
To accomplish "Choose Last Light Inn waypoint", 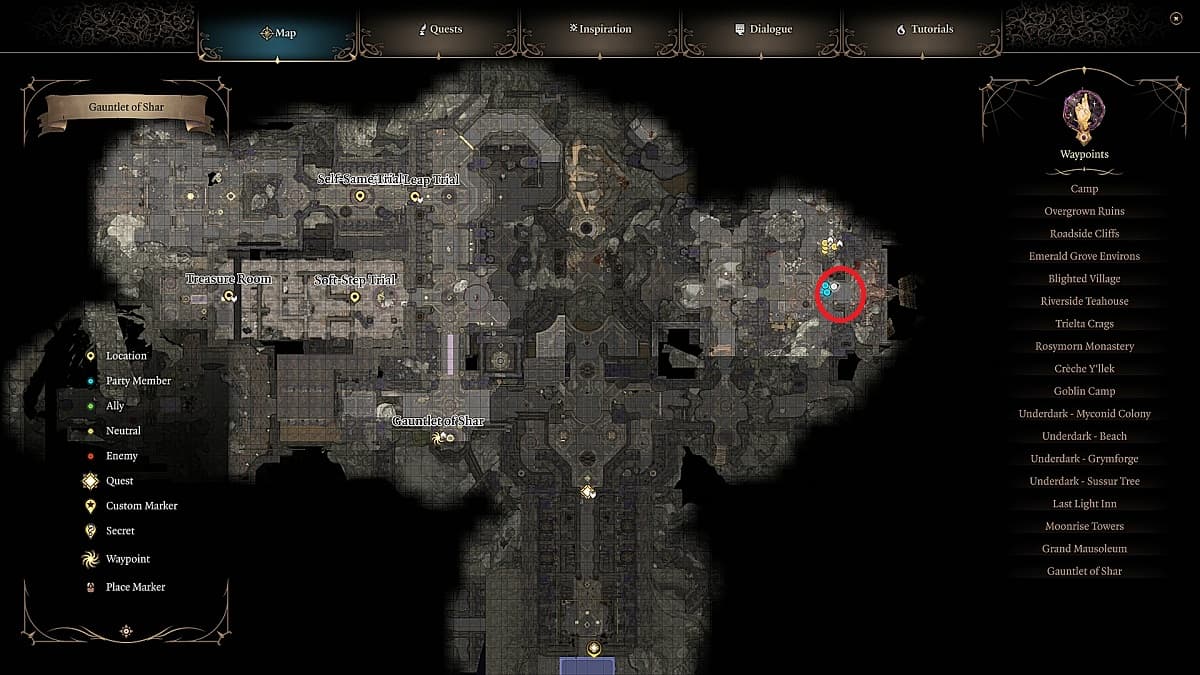I will (1084, 504).
